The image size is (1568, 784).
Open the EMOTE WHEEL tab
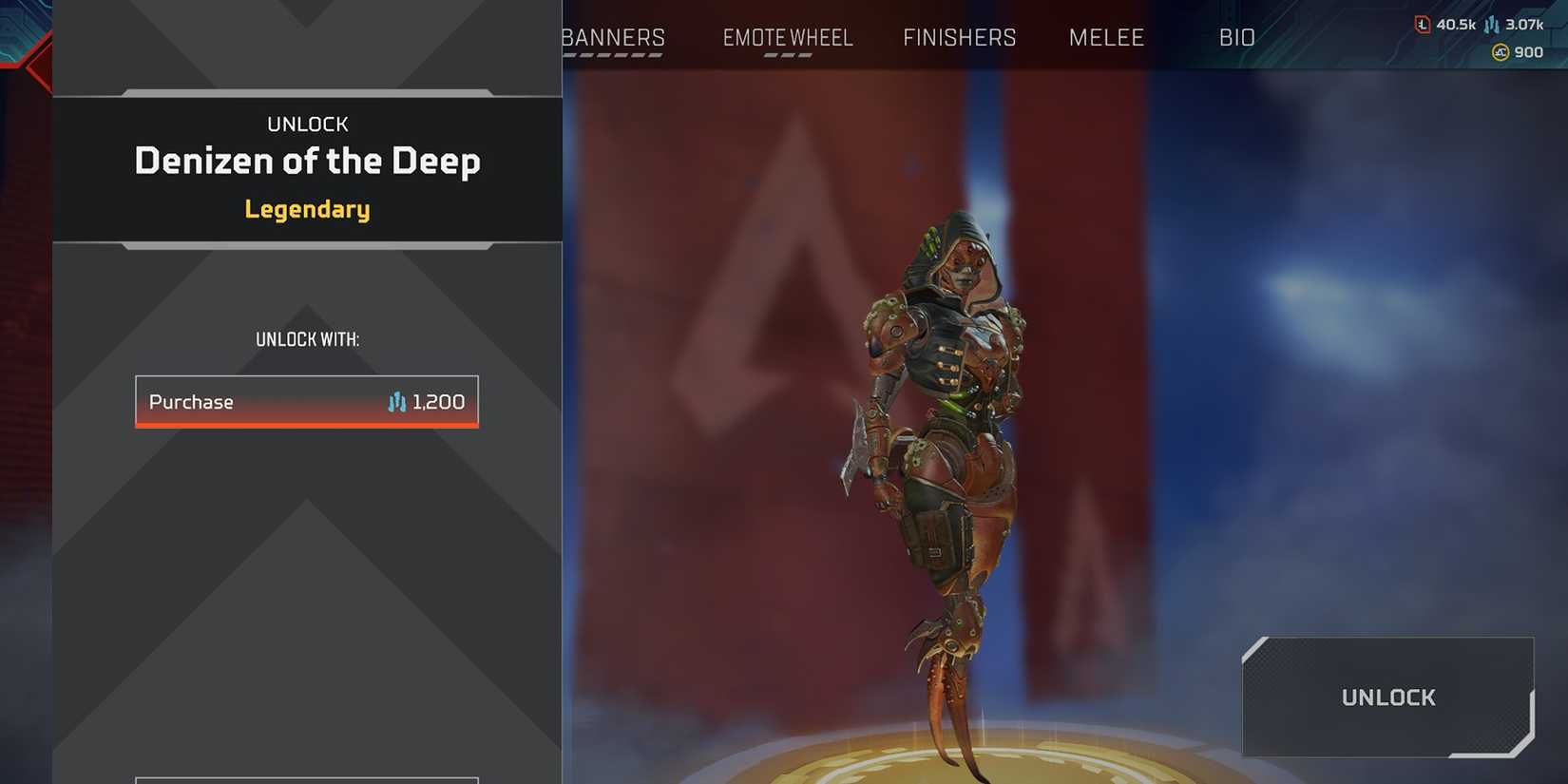[788, 37]
